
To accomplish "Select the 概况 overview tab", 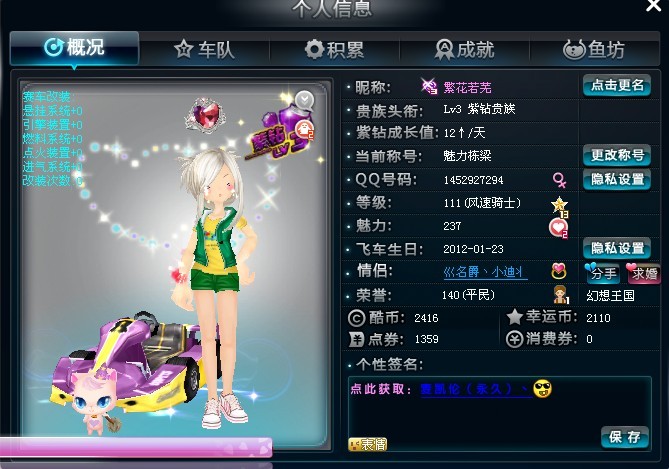I will coord(75,48).
